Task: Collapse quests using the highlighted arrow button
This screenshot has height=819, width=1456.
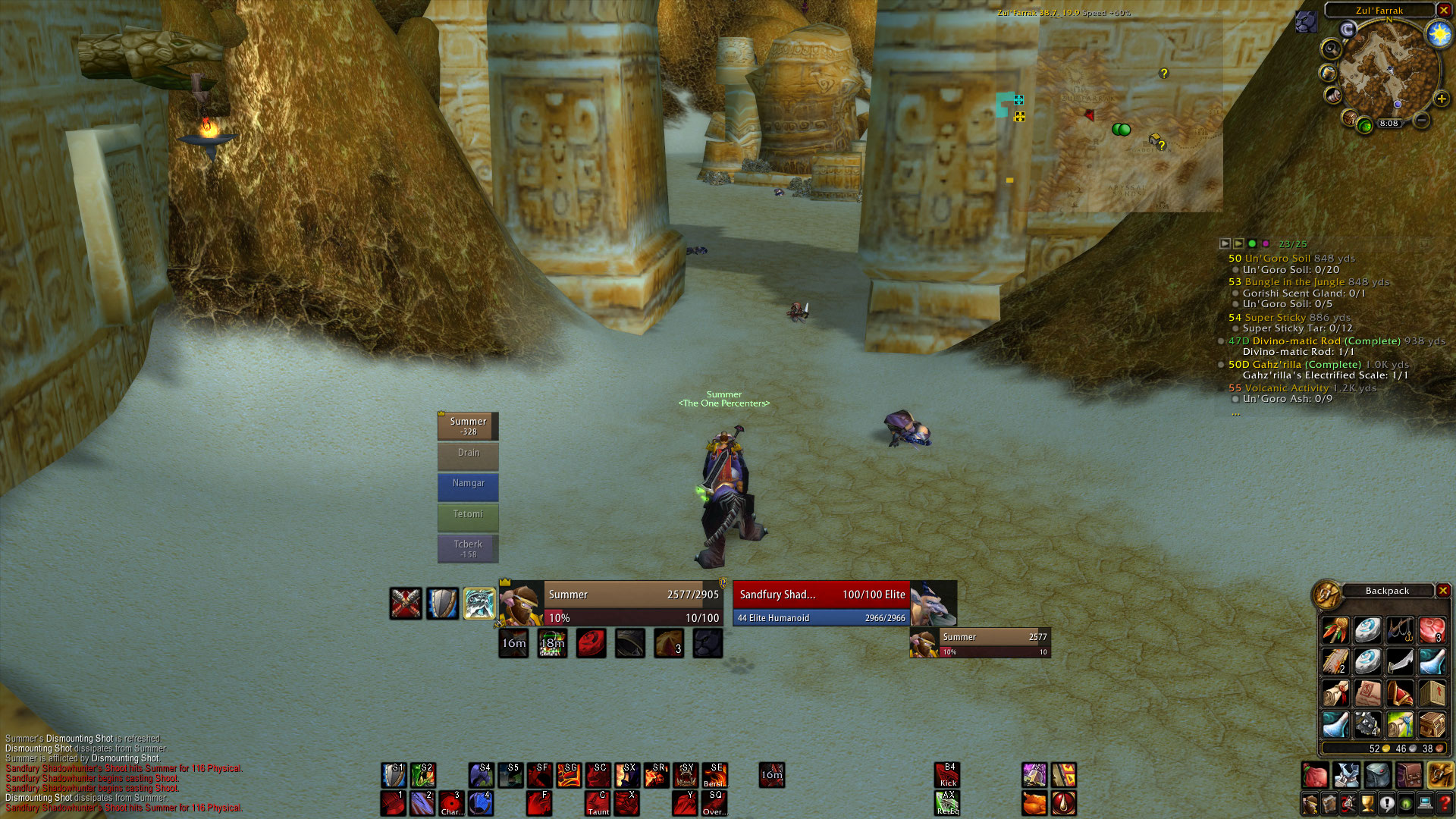Action: [x=1238, y=243]
